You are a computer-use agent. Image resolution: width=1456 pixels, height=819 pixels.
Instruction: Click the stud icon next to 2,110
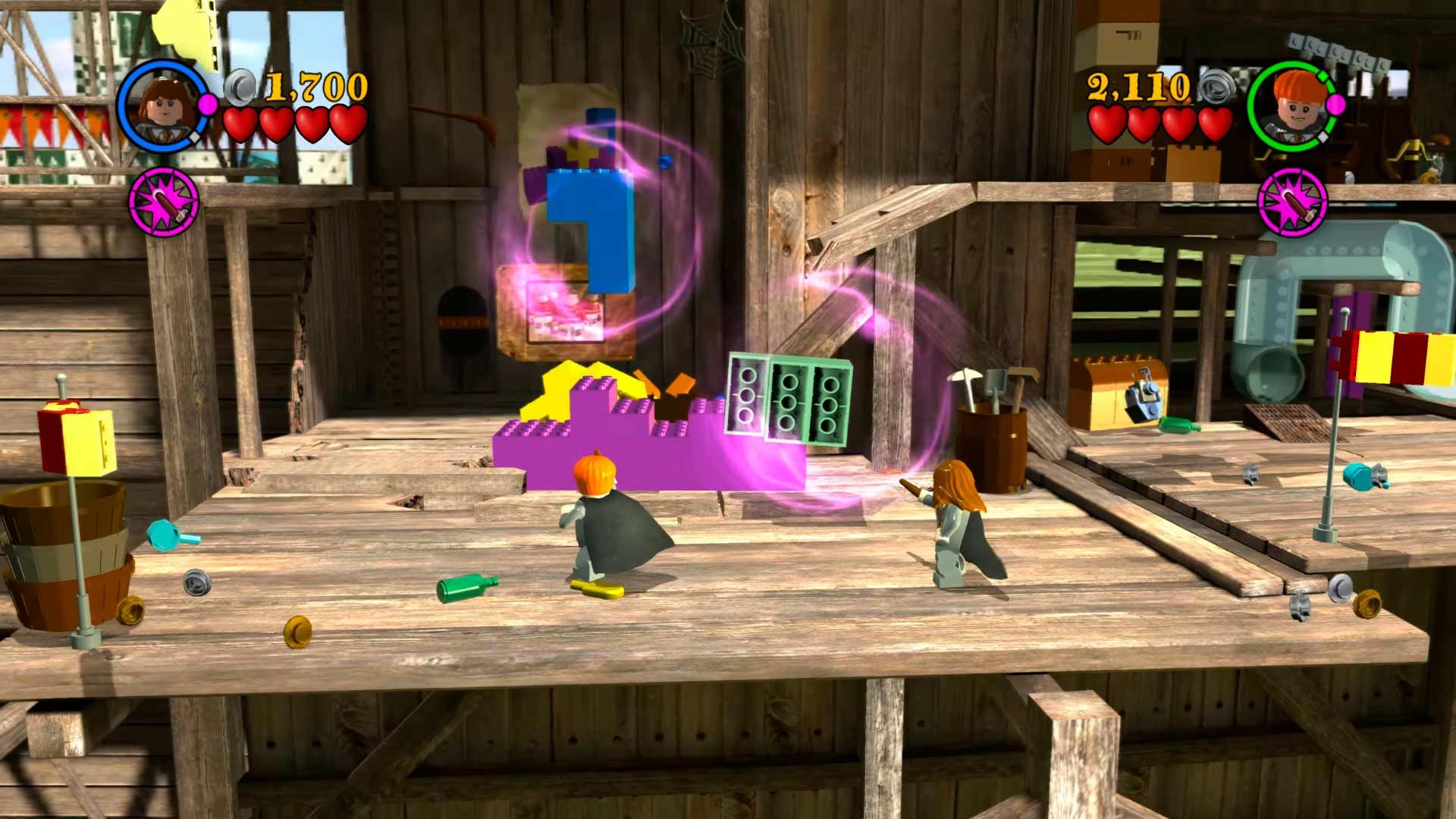click(x=1216, y=87)
